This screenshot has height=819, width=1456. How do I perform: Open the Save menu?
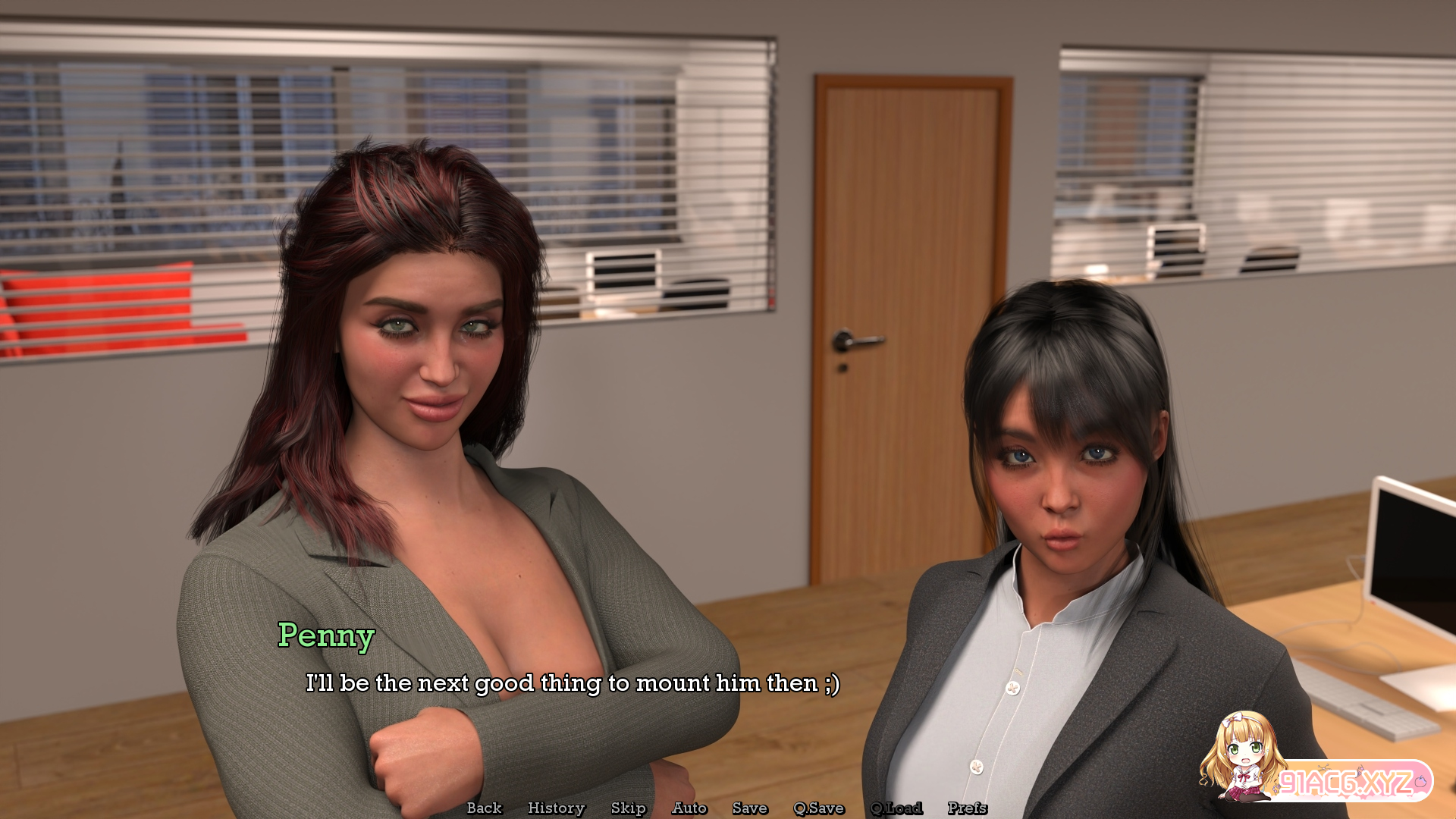point(749,808)
